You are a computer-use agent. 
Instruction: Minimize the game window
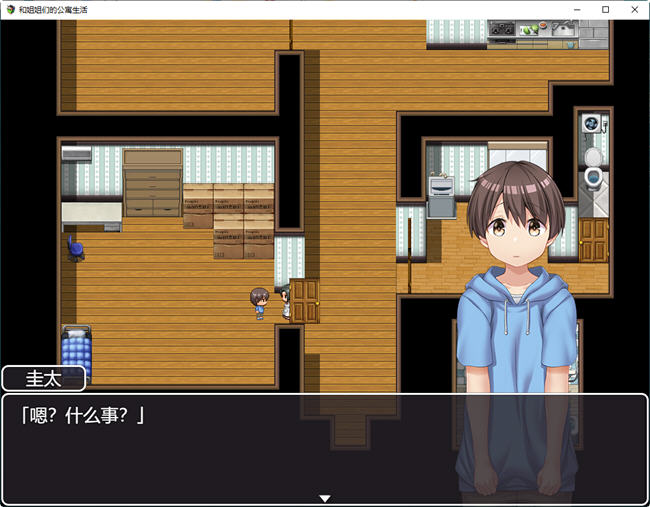(578, 9)
